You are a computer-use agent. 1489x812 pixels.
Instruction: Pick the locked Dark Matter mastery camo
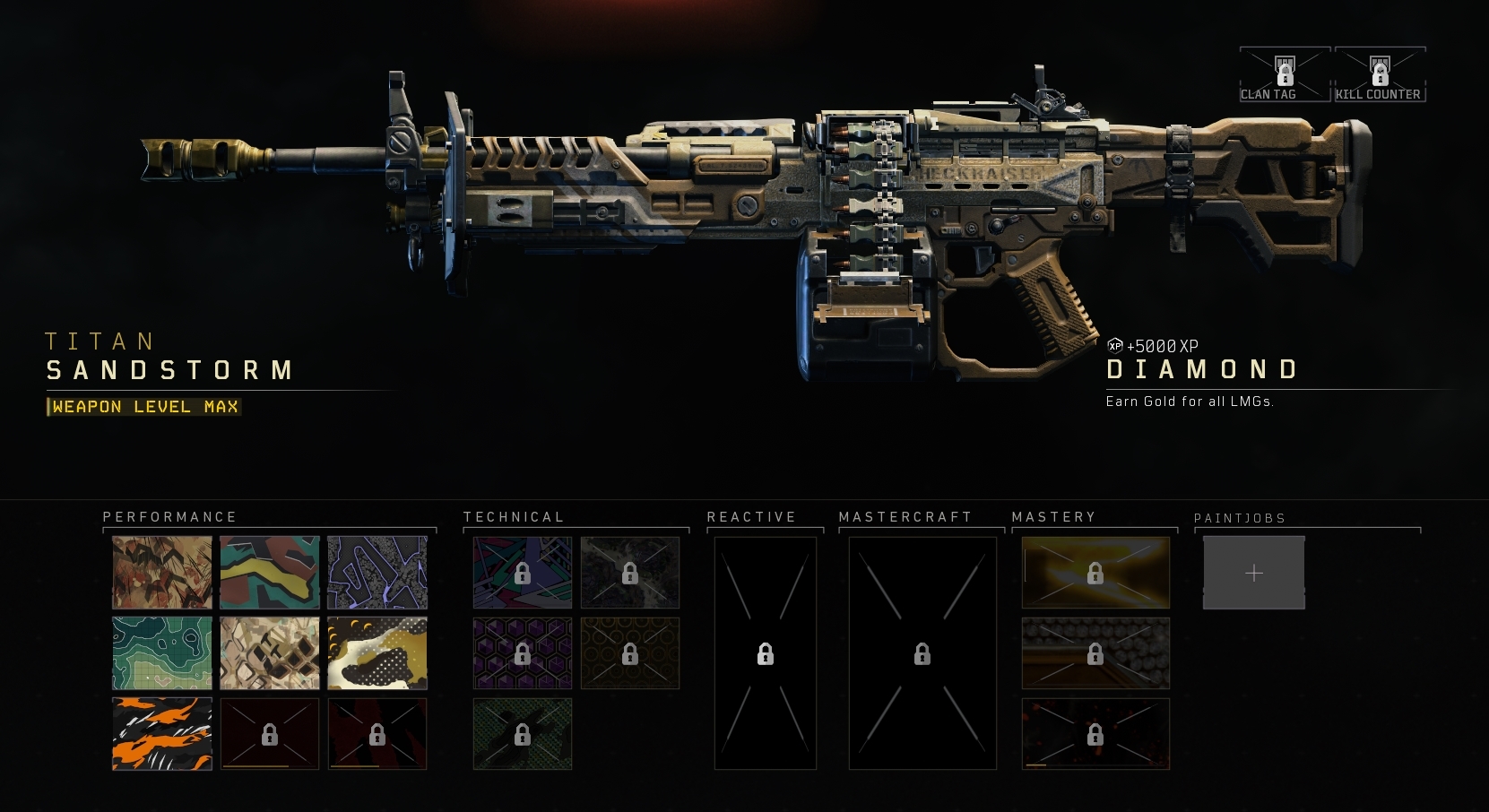(x=1095, y=734)
